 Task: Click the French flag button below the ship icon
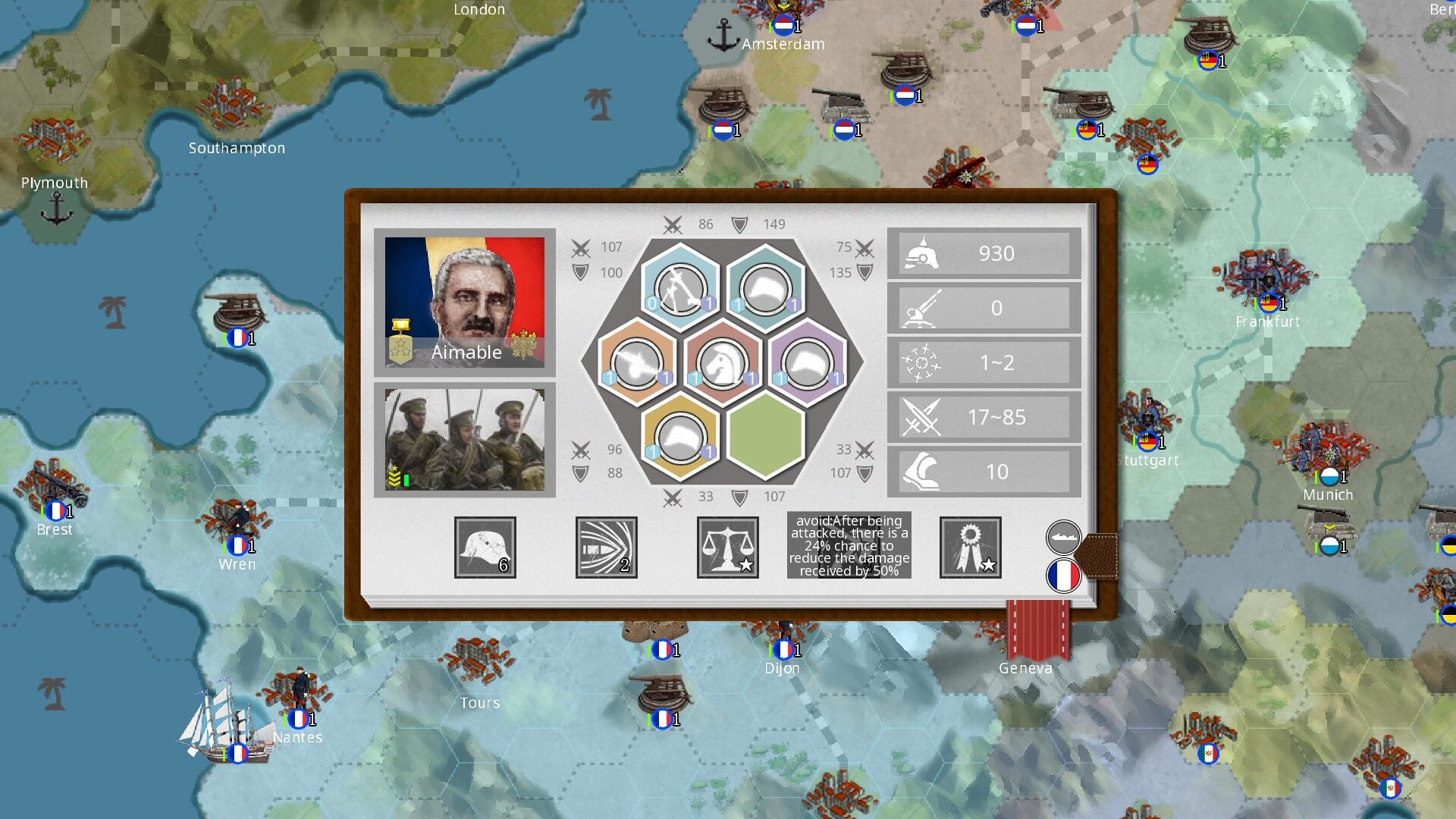click(1064, 576)
